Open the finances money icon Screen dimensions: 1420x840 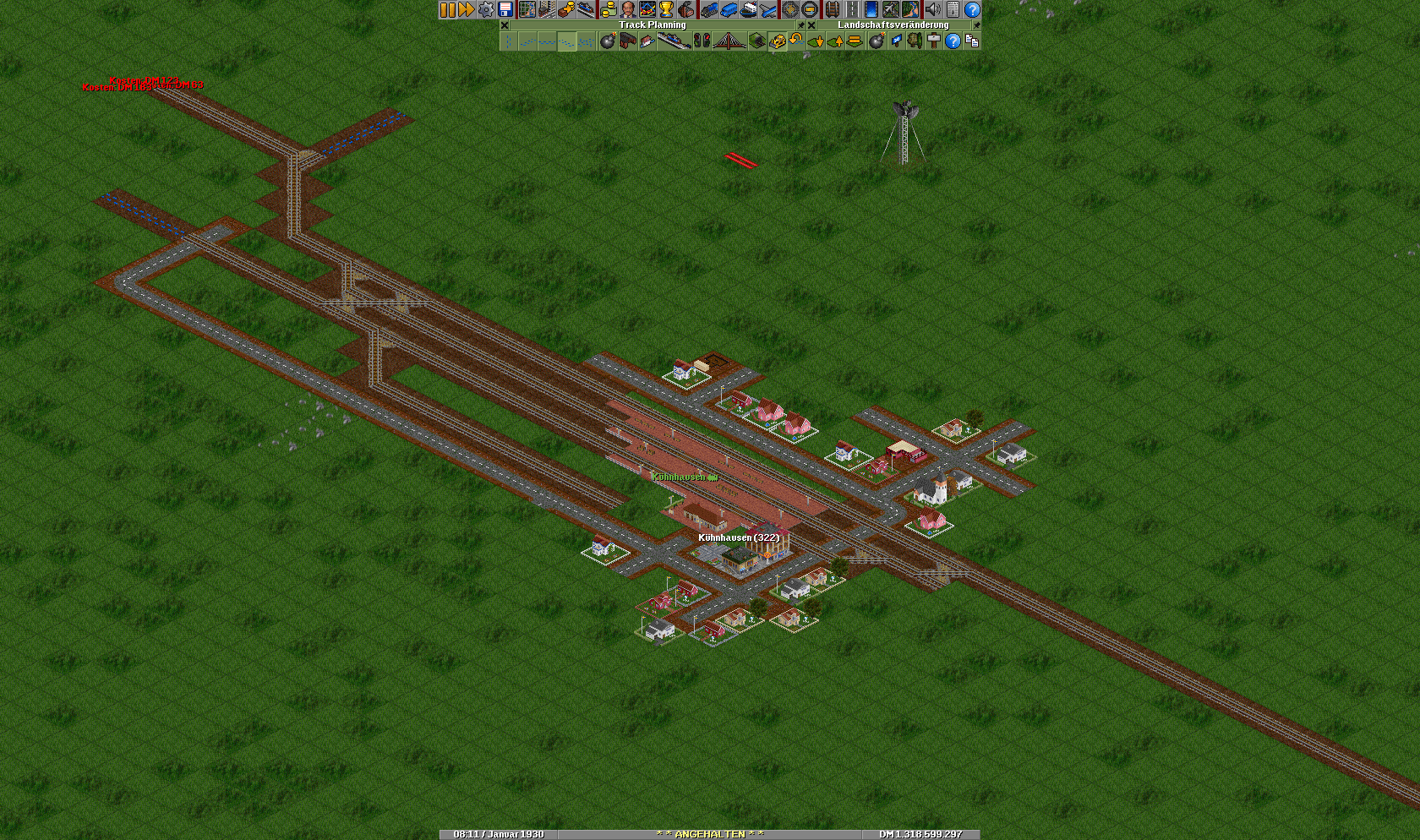tap(608, 9)
